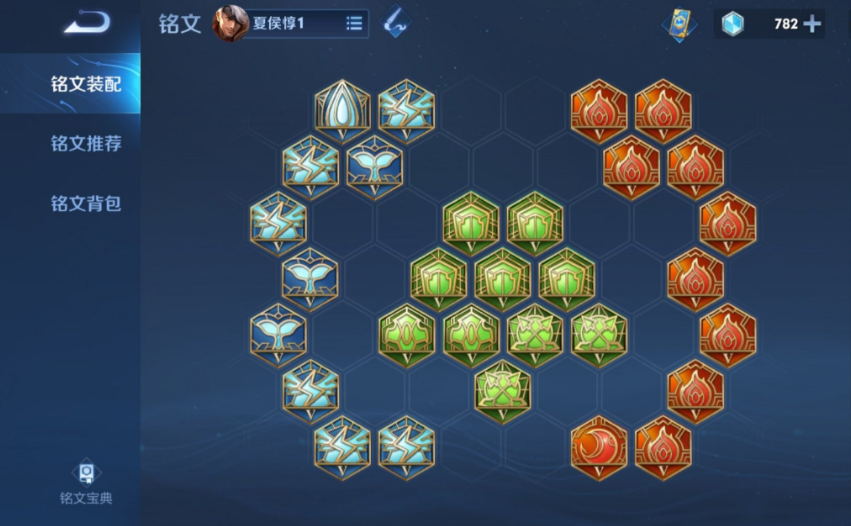Select the blue teardrop rune
This screenshot has width=851, height=526.
(342, 111)
